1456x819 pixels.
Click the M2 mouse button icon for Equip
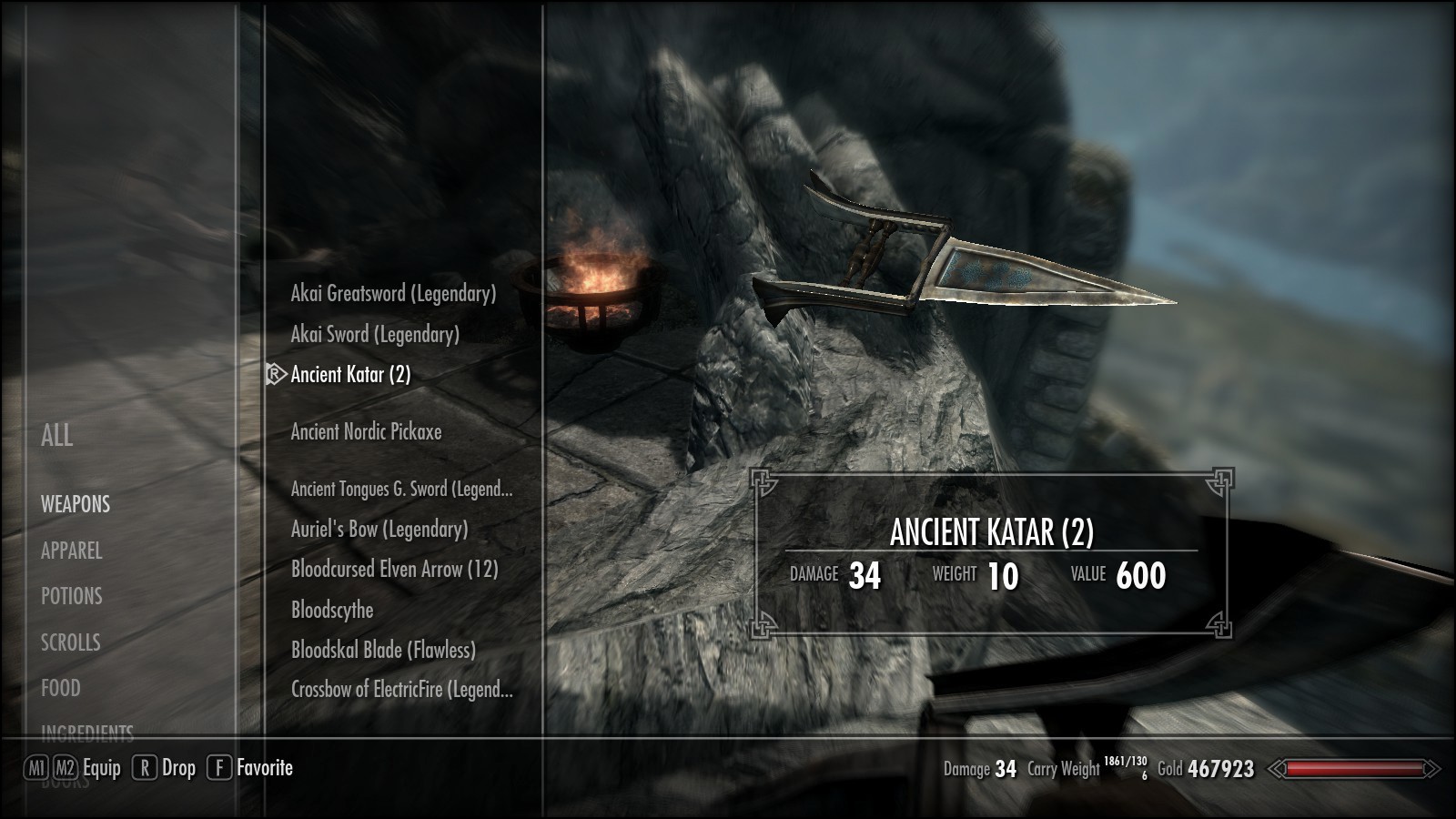[65, 767]
